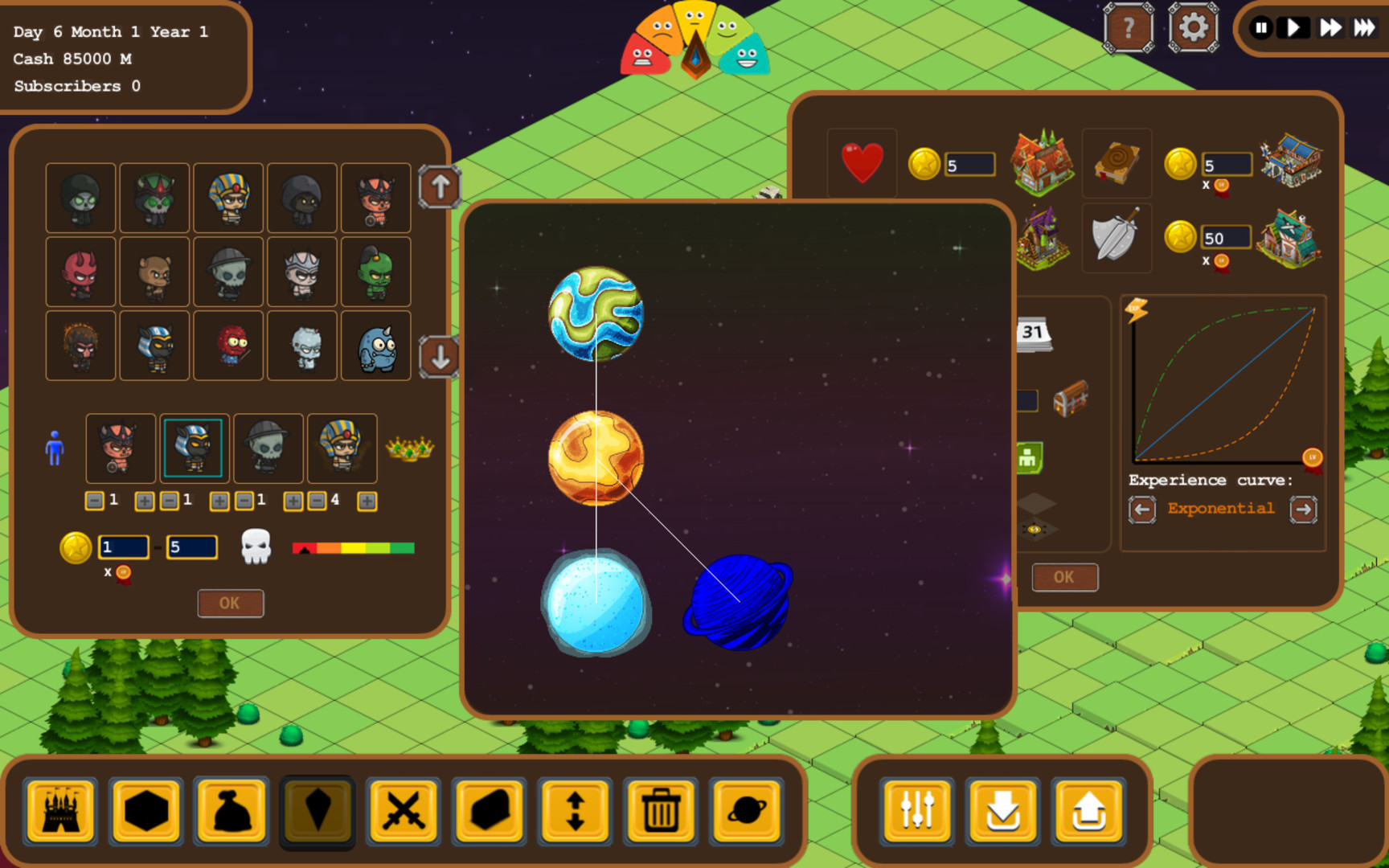Click the sword and shield stat icon
The image size is (1389, 868).
coord(1117,238)
